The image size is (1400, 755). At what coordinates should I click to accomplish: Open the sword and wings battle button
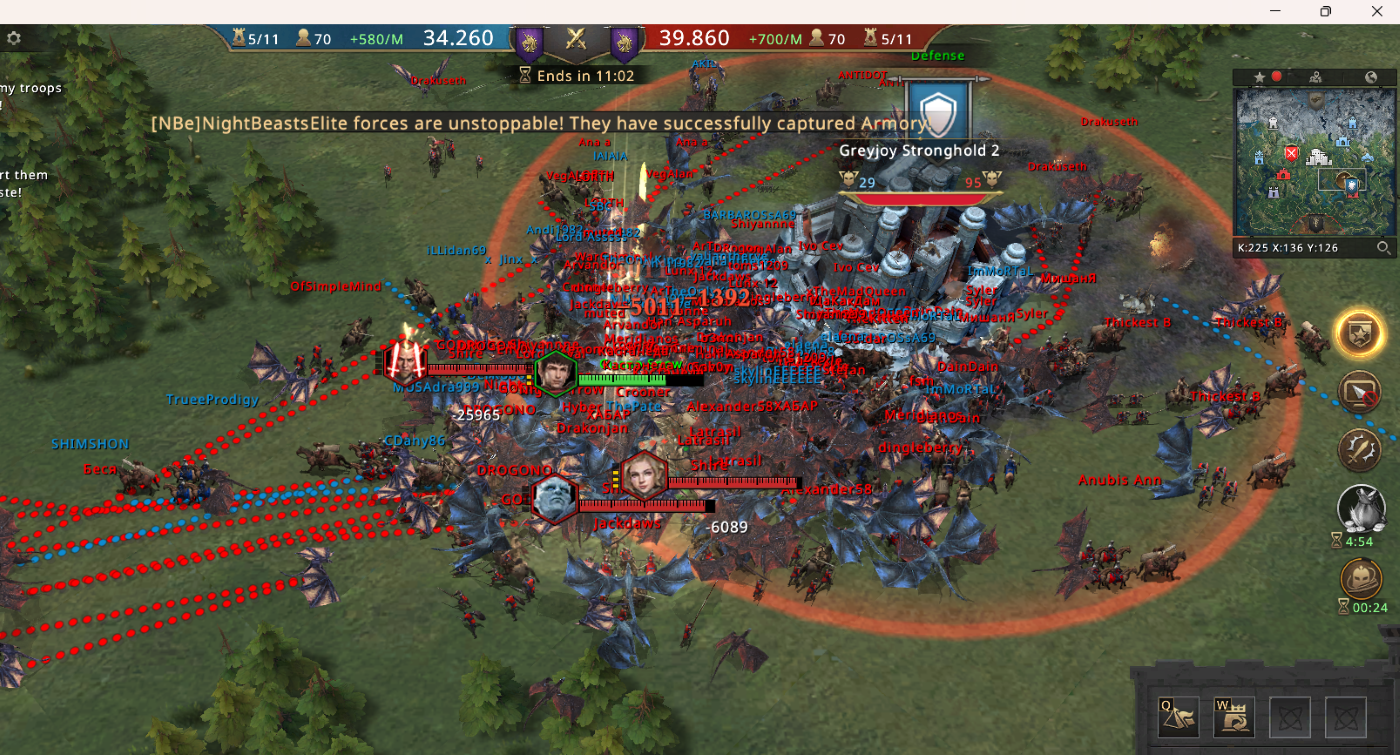[x=1360, y=449]
